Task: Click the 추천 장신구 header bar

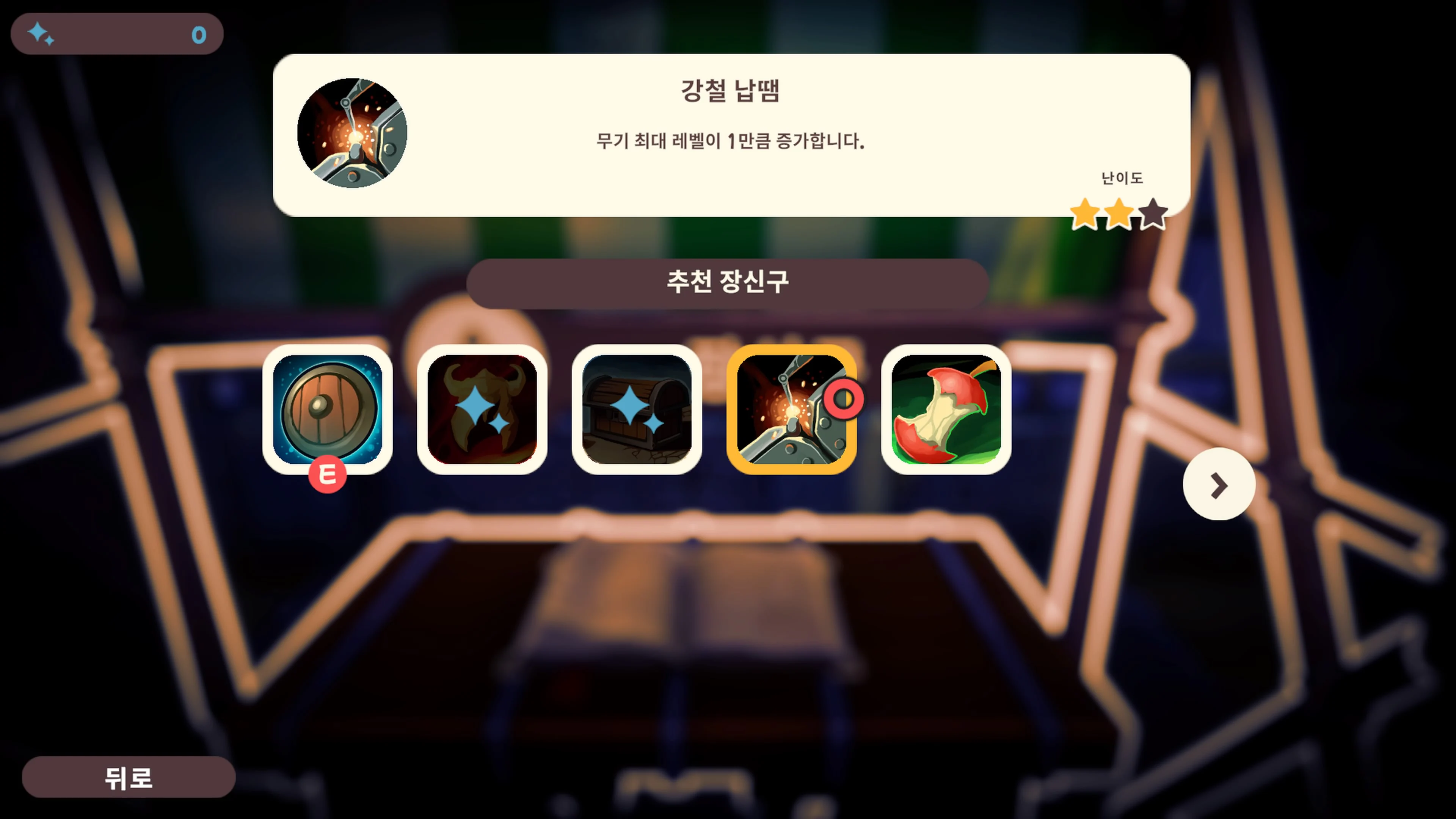Action: (728, 281)
